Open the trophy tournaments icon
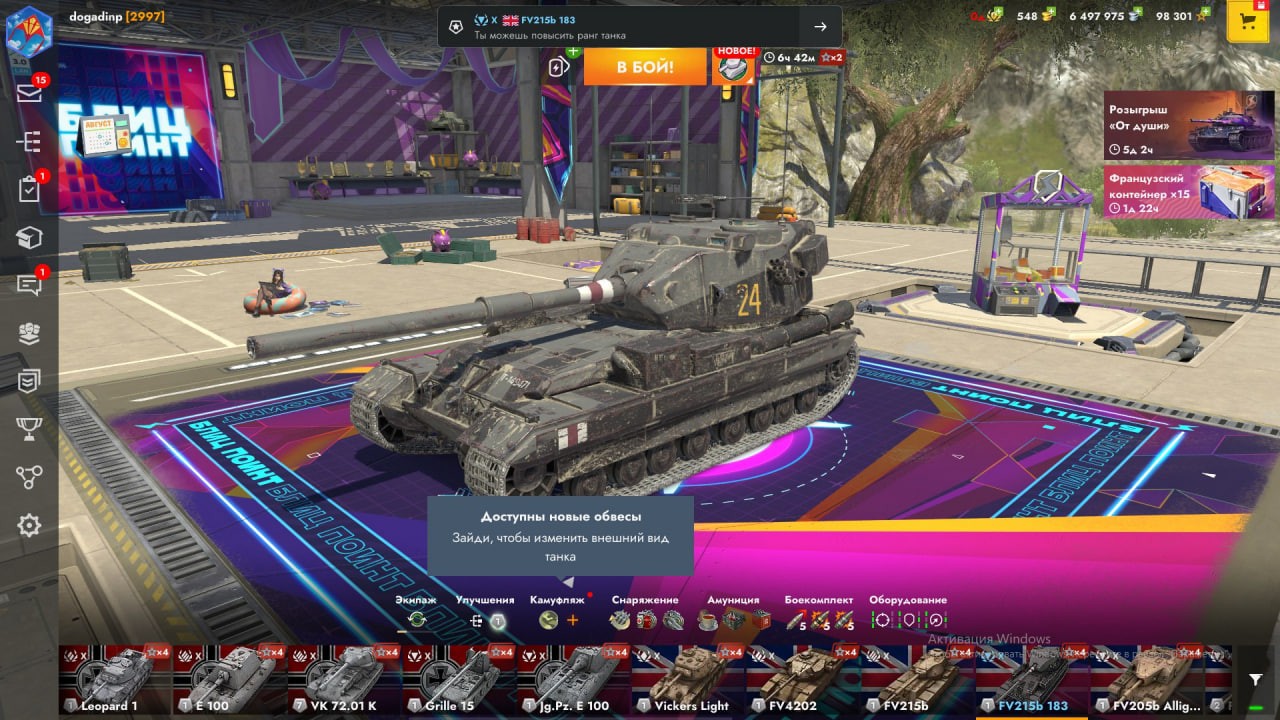The width and height of the screenshot is (1280, 720). [x=29, y=429]
